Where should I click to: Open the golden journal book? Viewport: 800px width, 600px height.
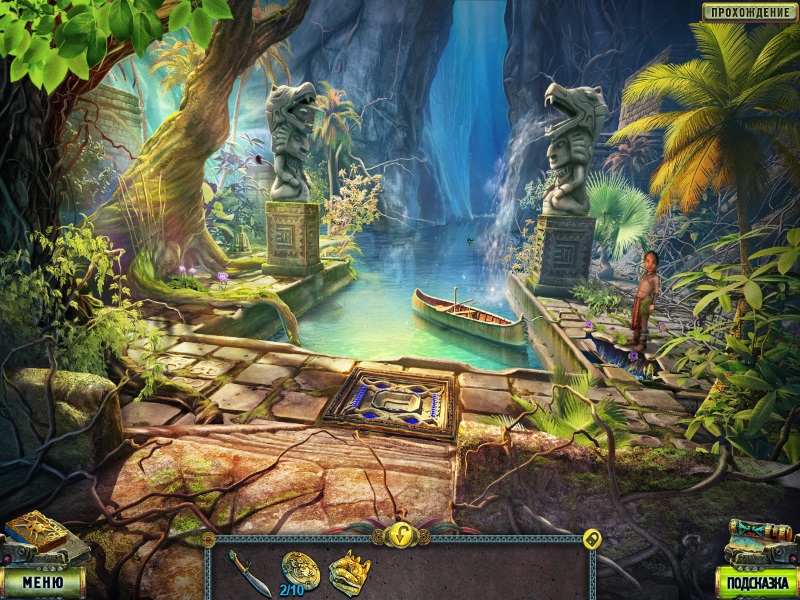pos(36,532)
